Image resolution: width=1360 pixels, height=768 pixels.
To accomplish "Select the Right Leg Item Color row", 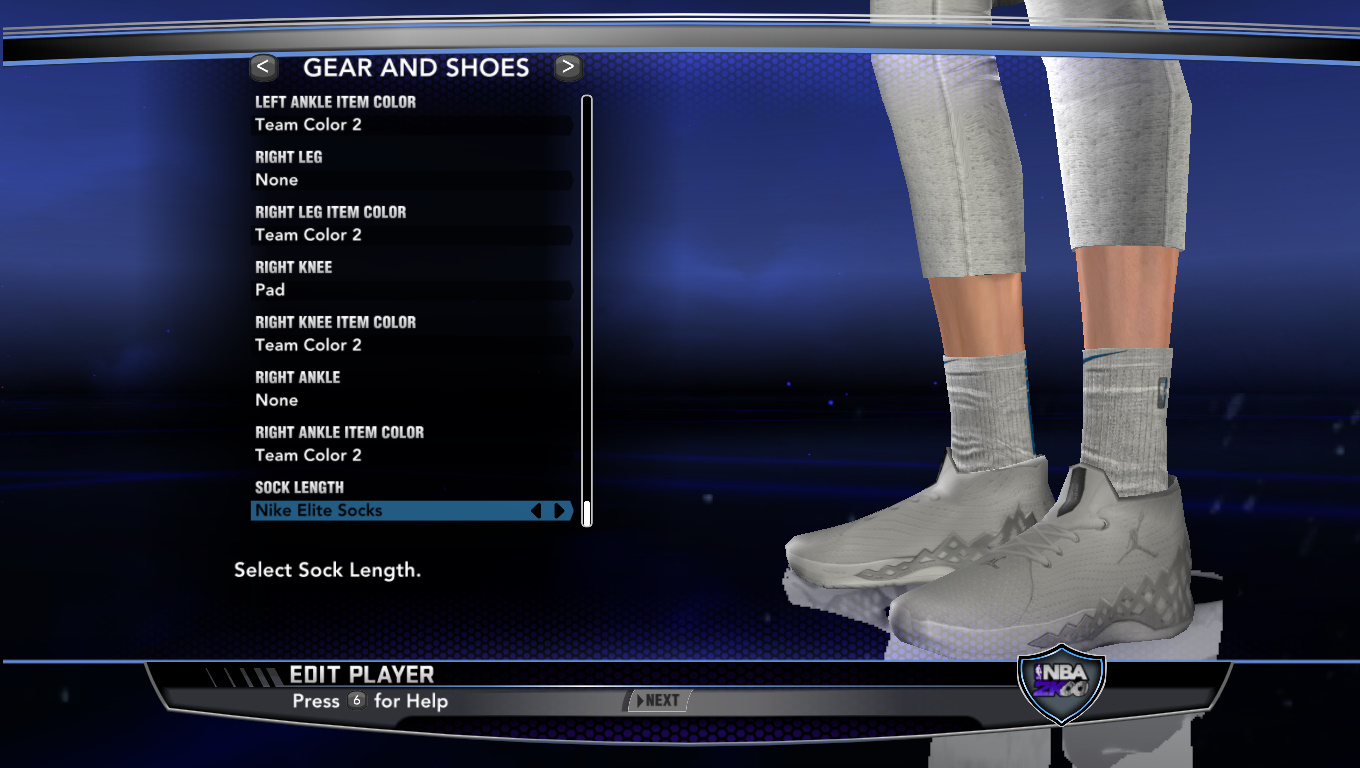I will [x=411, y=235].
